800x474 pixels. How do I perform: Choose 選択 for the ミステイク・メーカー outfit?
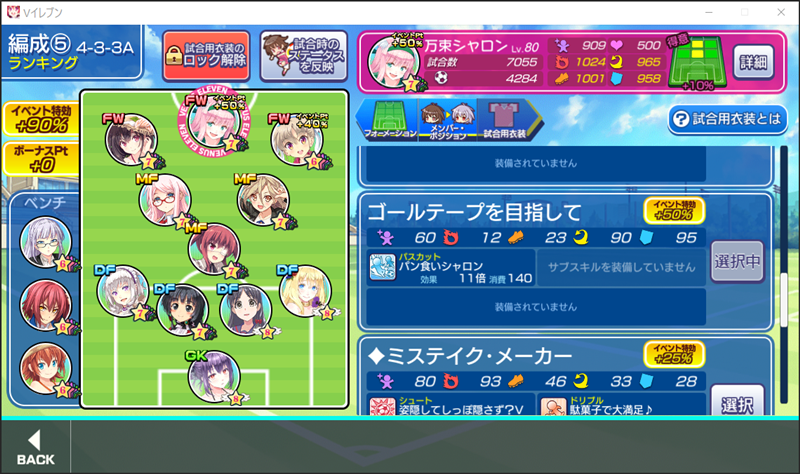pos(737,404)
